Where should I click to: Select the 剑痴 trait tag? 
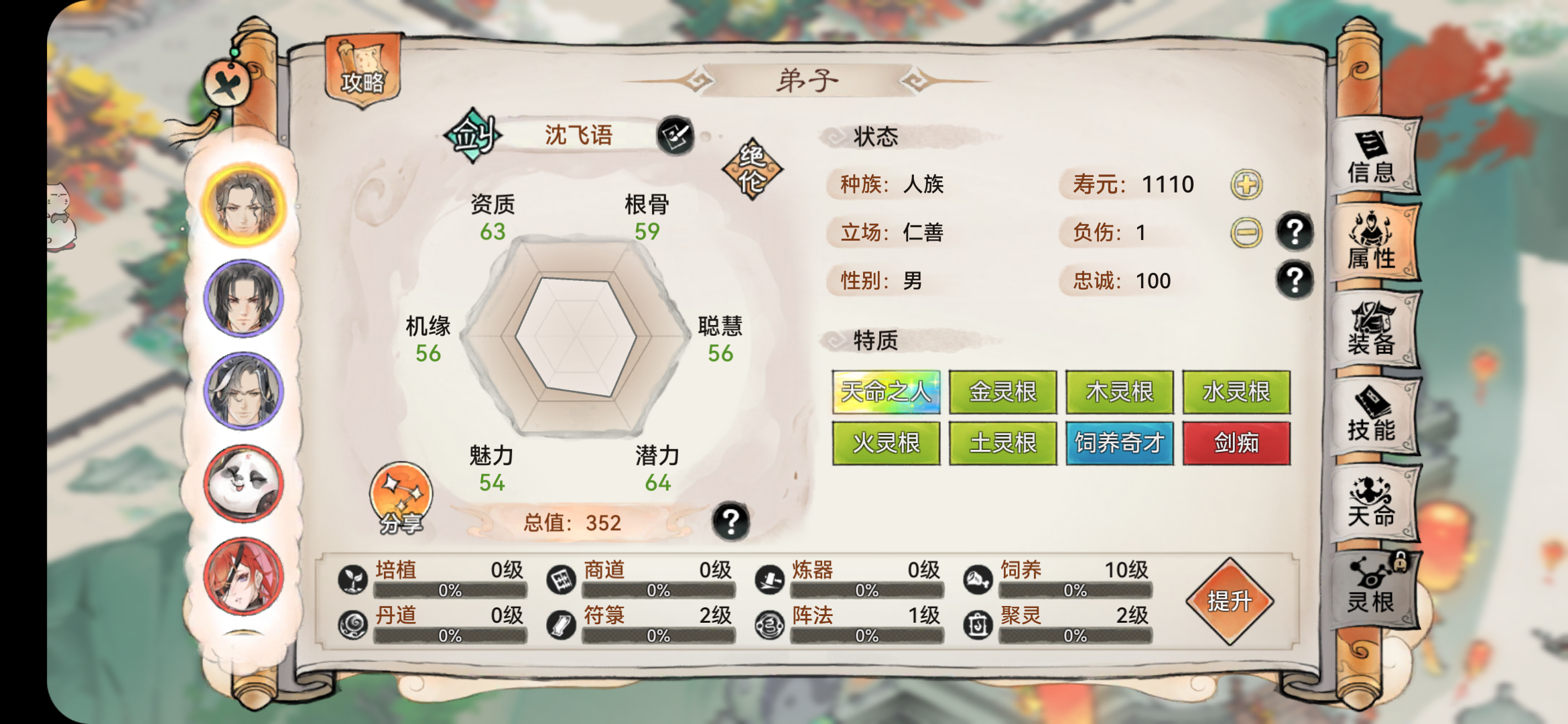1235,442
